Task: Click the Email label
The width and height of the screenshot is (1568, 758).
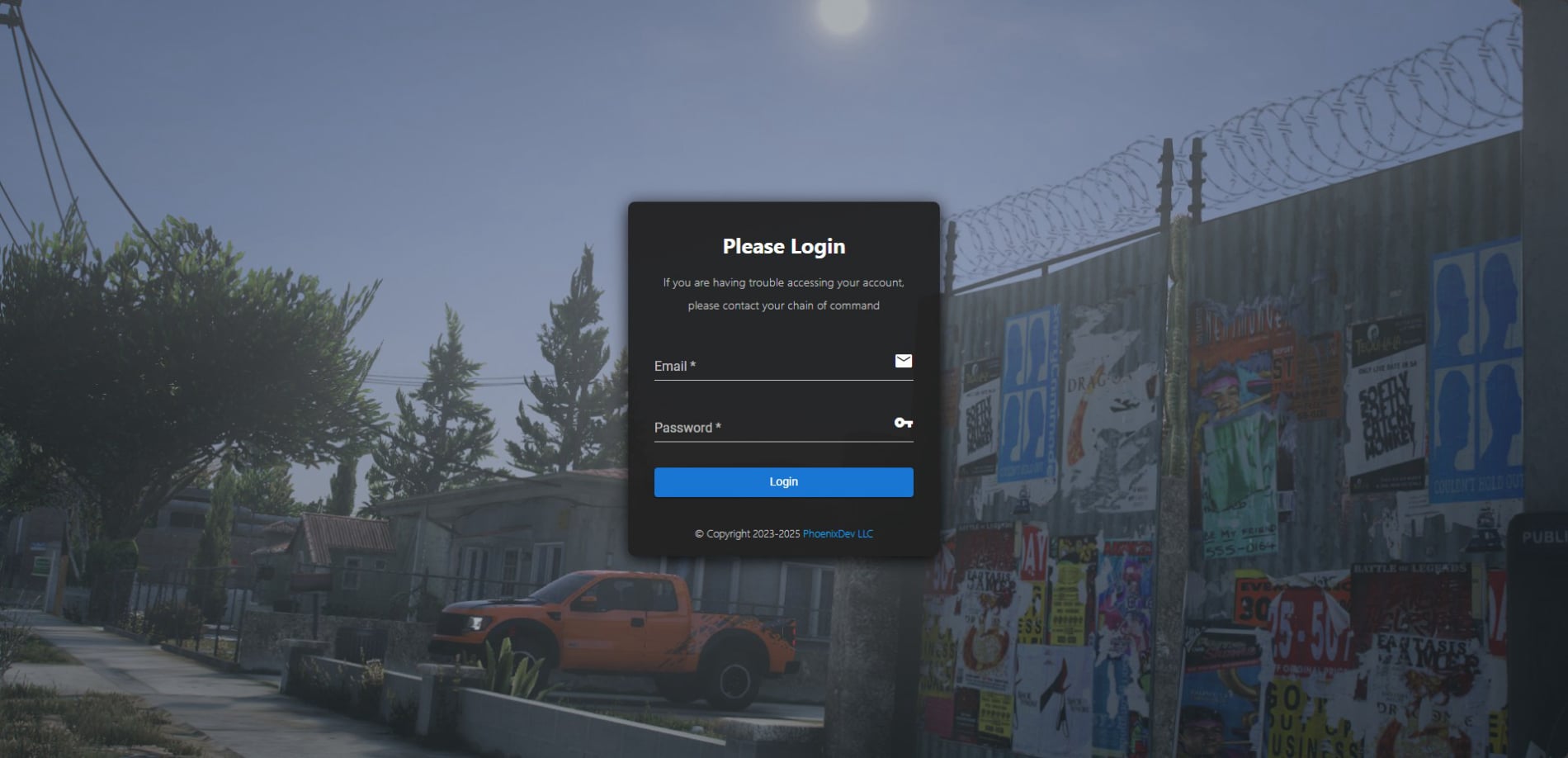Action: coord(670,366)
